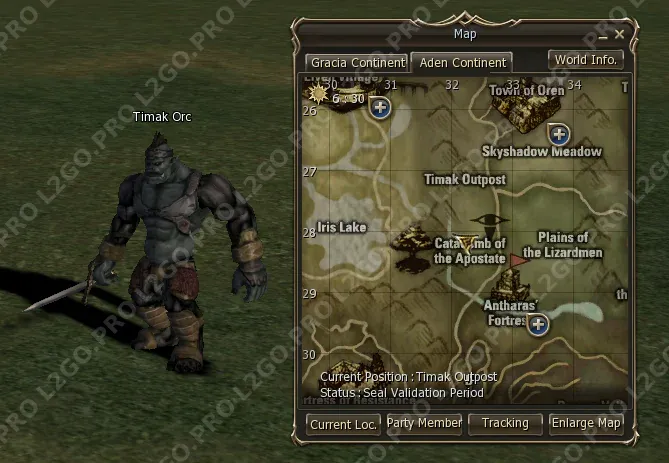Screen dimensions: 669x463
Task: Enlarge the map view
Action: click(586, 423)
